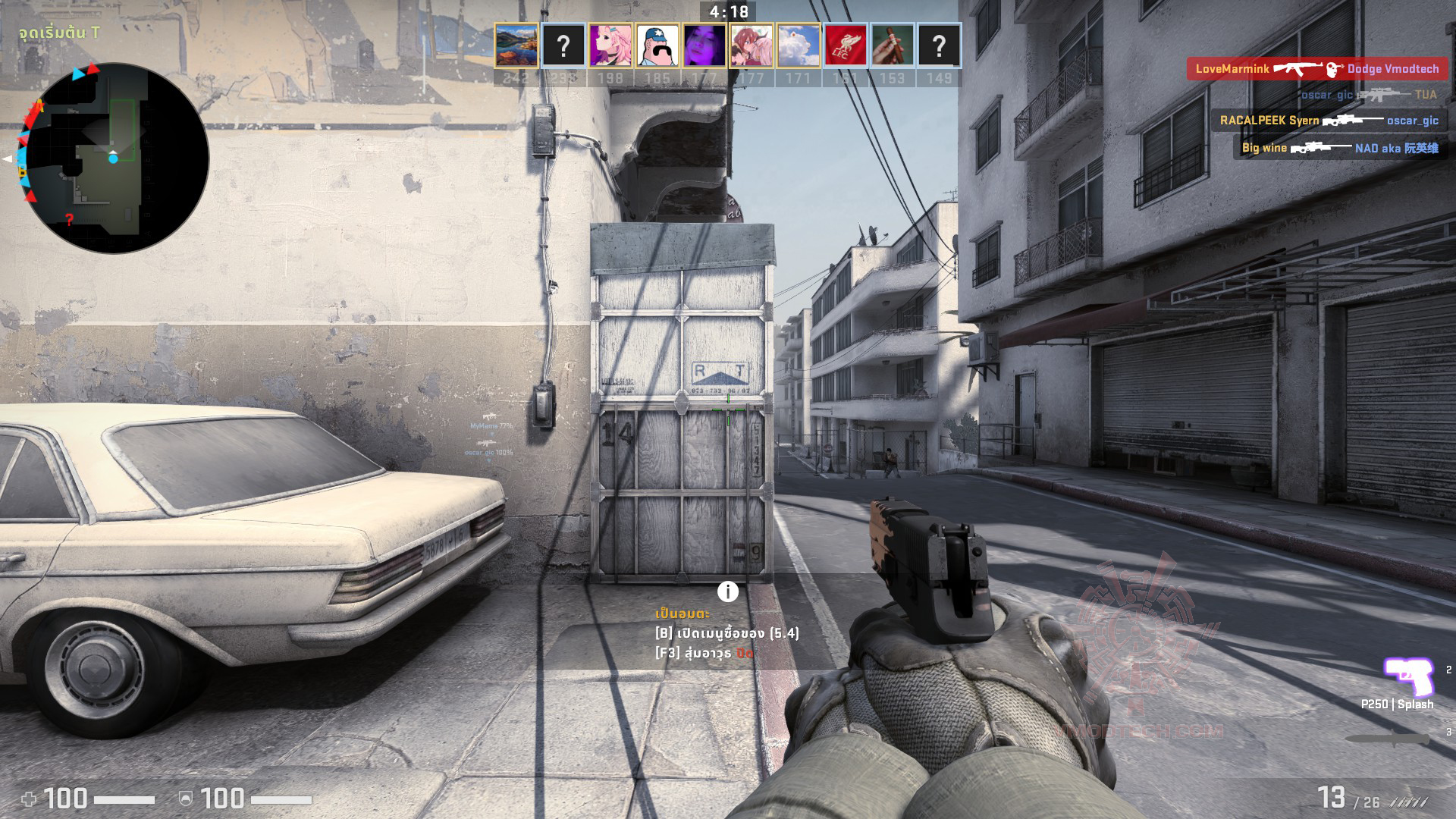The width and height of the screenshot is (1456, 819).
Task: Choose the pink-haired anime girl avatar
Action: [x=610, y=46]
